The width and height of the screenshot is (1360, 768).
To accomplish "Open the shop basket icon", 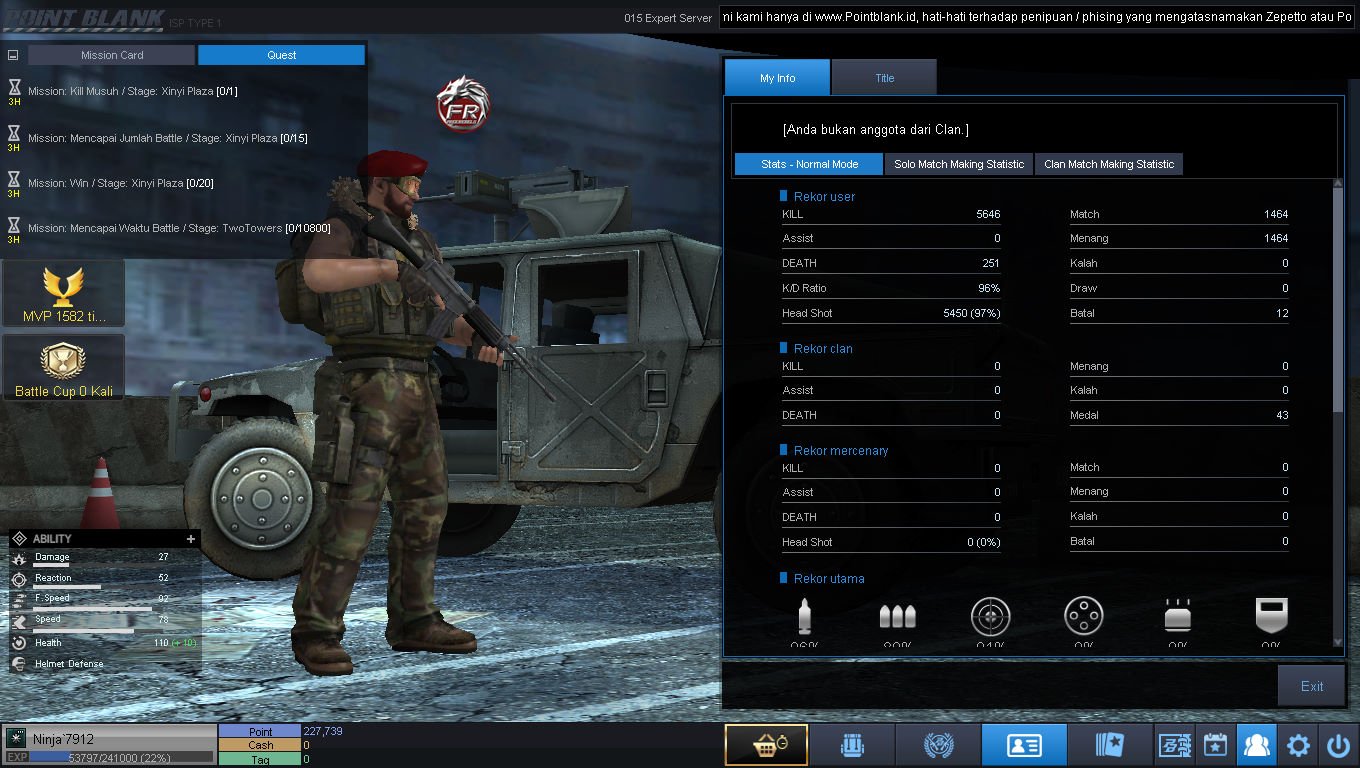I will click(x=766, y=745).
